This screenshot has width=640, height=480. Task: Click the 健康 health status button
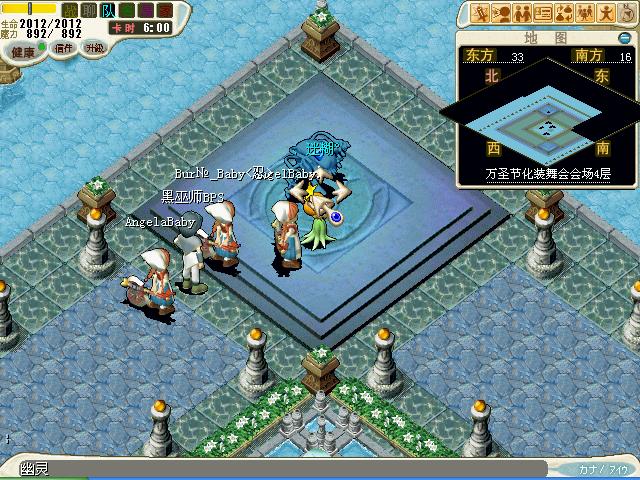[22, 51]
